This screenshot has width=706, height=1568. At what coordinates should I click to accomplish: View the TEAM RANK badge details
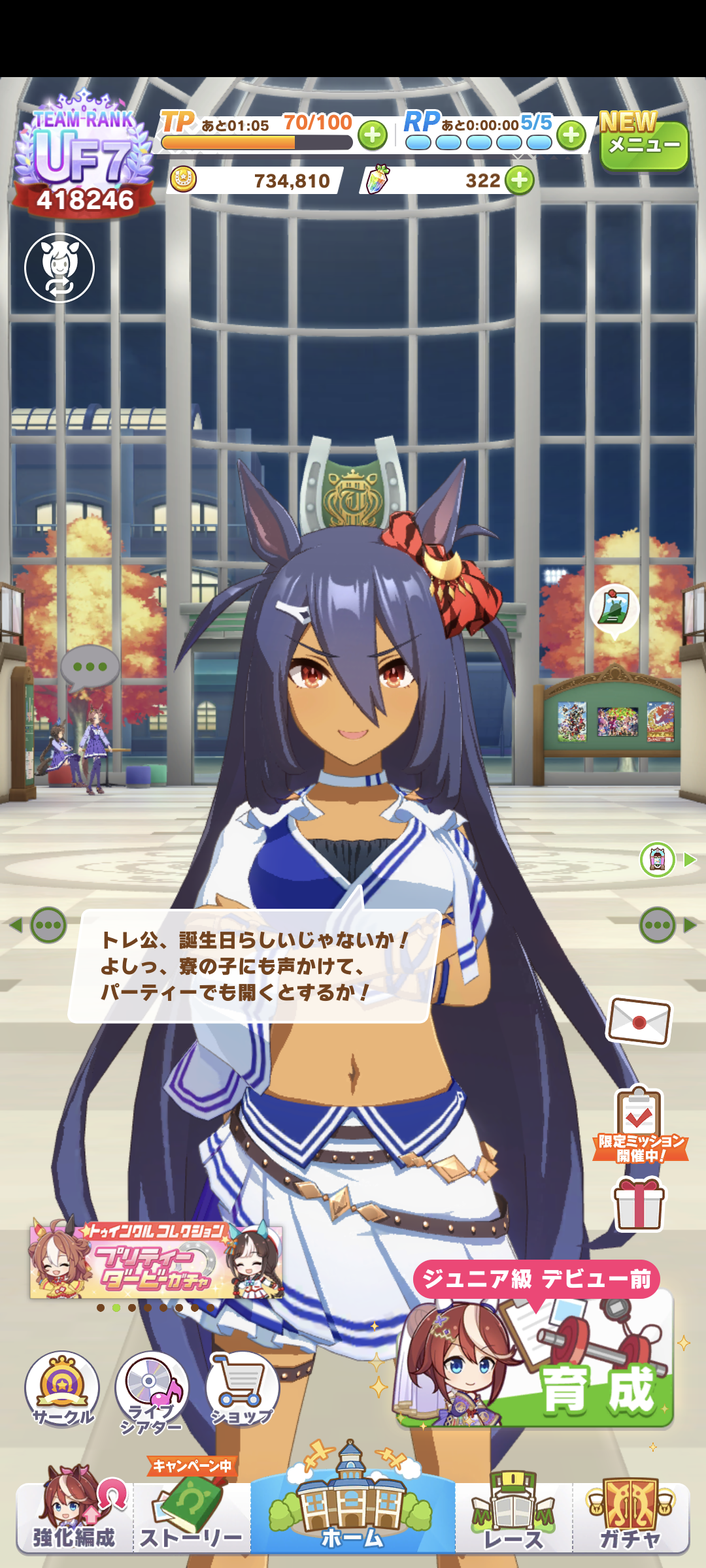(84, 157)
